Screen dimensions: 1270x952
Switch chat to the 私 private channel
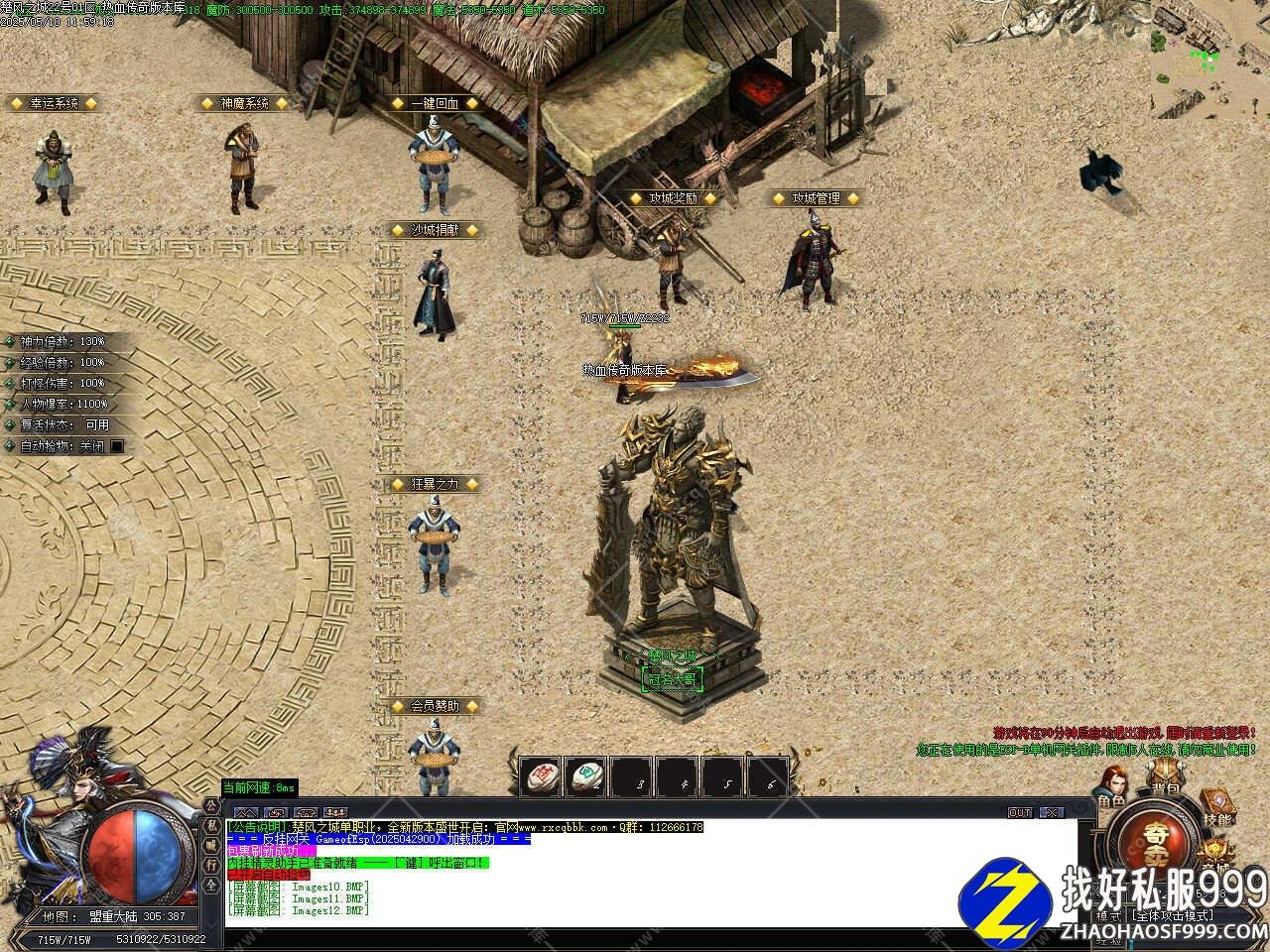tap(211, 825)
